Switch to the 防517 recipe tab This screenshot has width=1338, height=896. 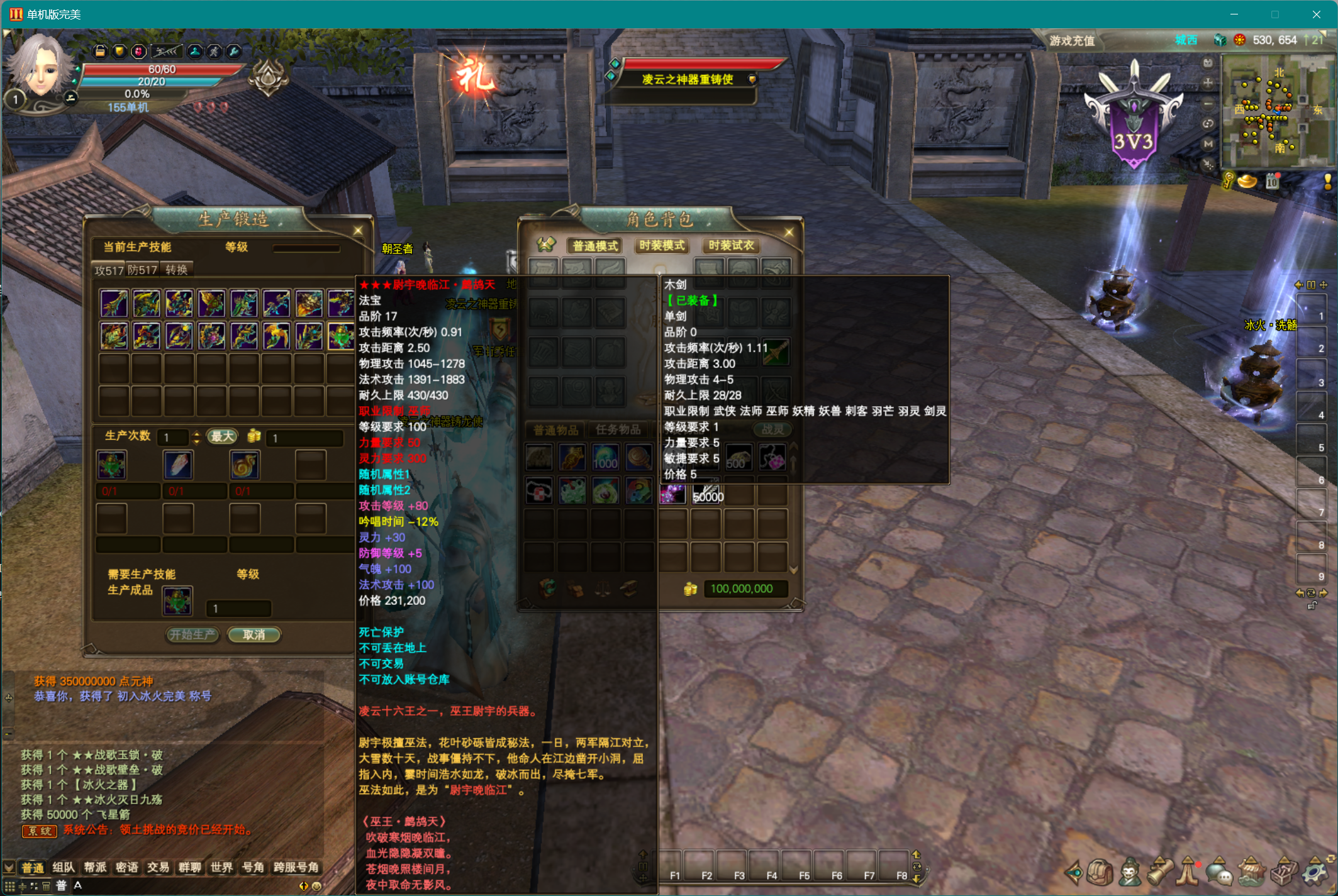click(143, 270)
